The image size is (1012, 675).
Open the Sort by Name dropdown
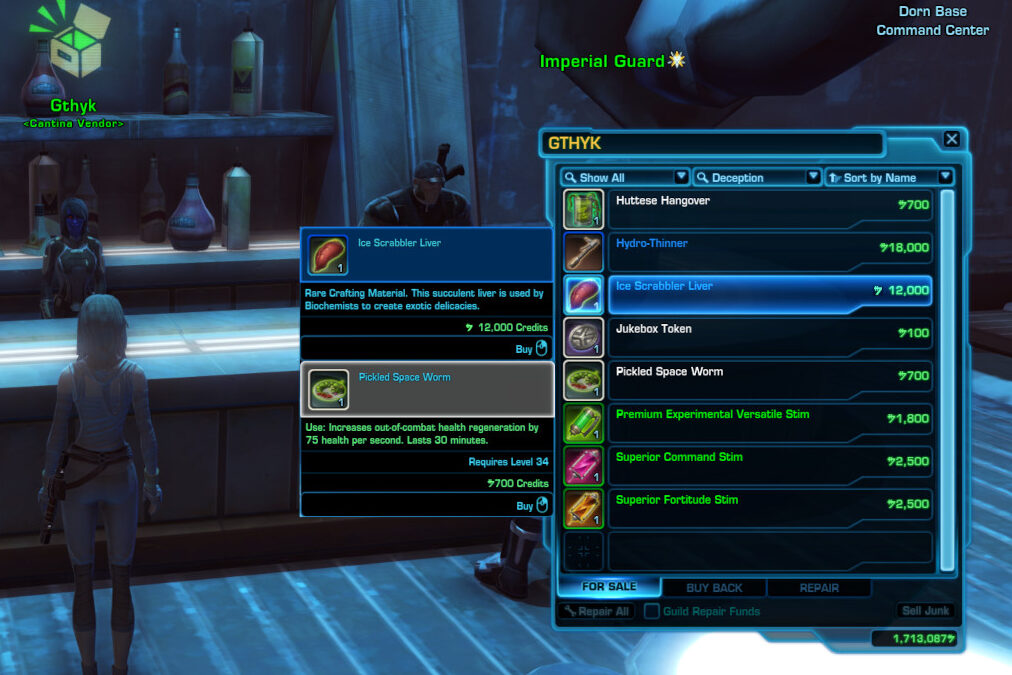point(889,177)
